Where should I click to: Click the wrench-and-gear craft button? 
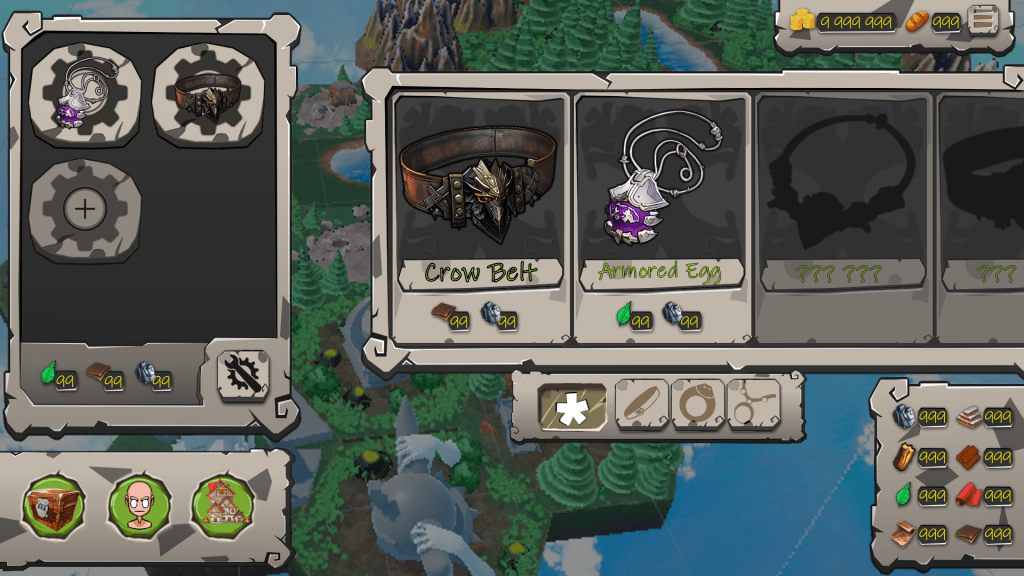click(243, 375)
